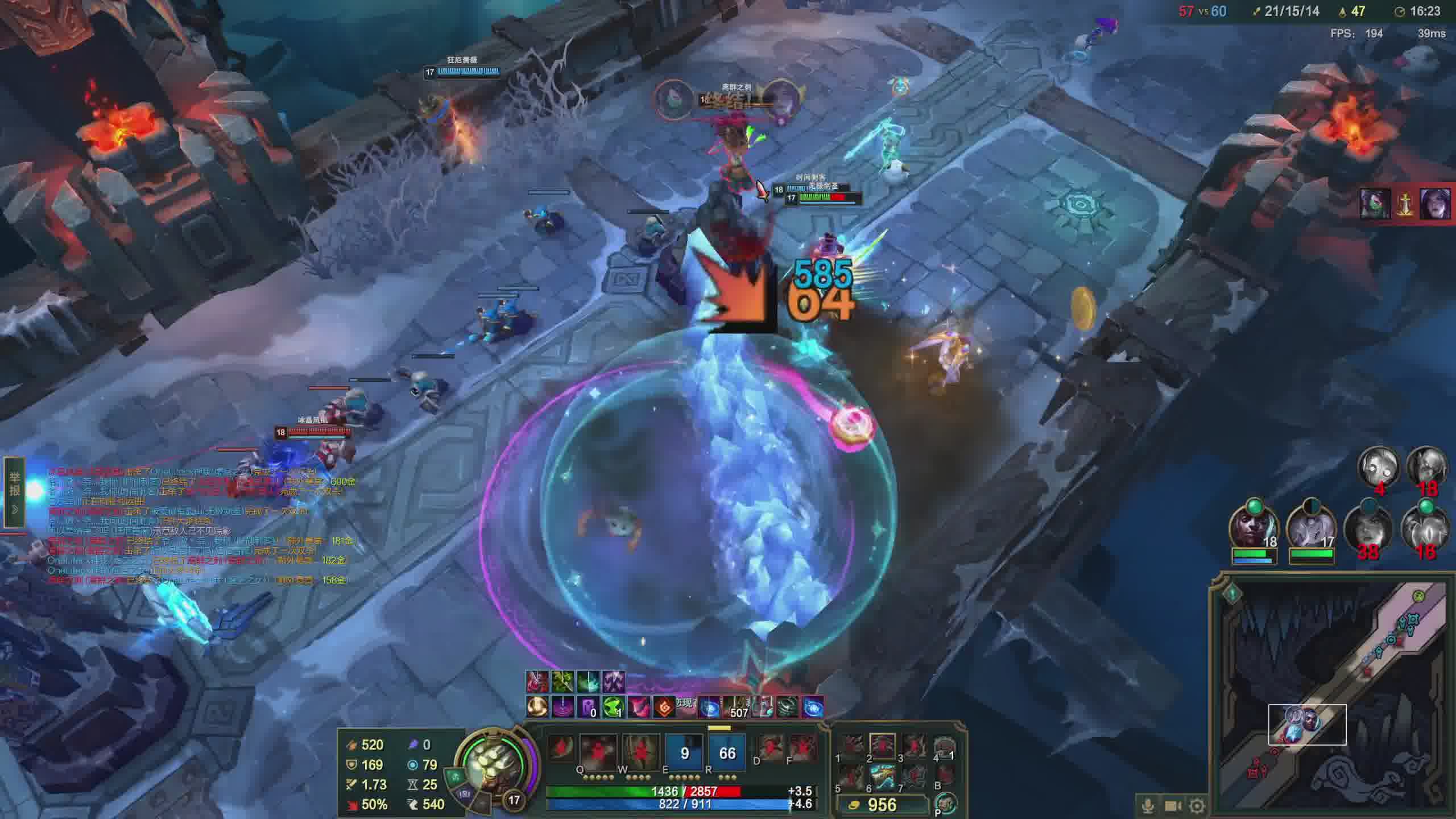1456x819 pixels.
Task: Select the level 17 teammate portrait
Action: 1310,527
